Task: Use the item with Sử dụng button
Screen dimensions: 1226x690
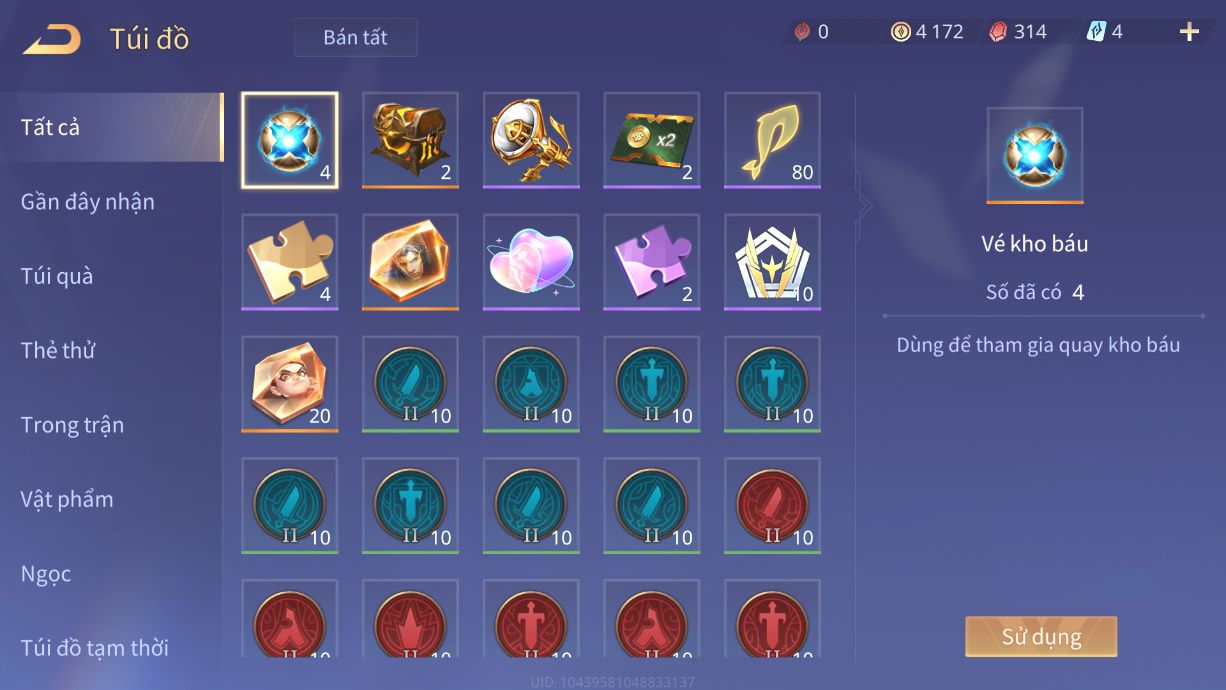Action: click(x=1040, y=637)
